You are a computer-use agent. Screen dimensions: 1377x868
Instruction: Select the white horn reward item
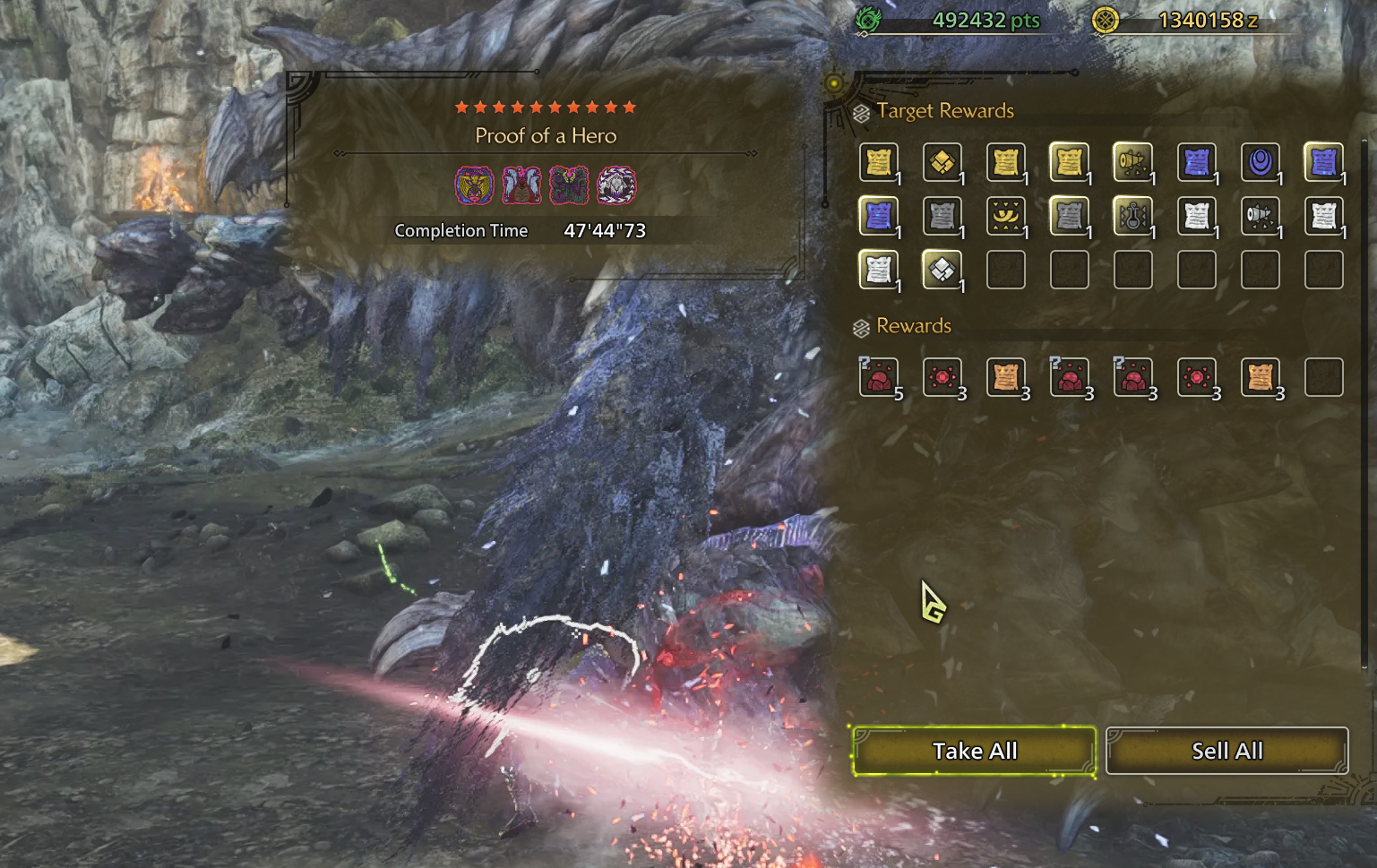point(1260,216)
